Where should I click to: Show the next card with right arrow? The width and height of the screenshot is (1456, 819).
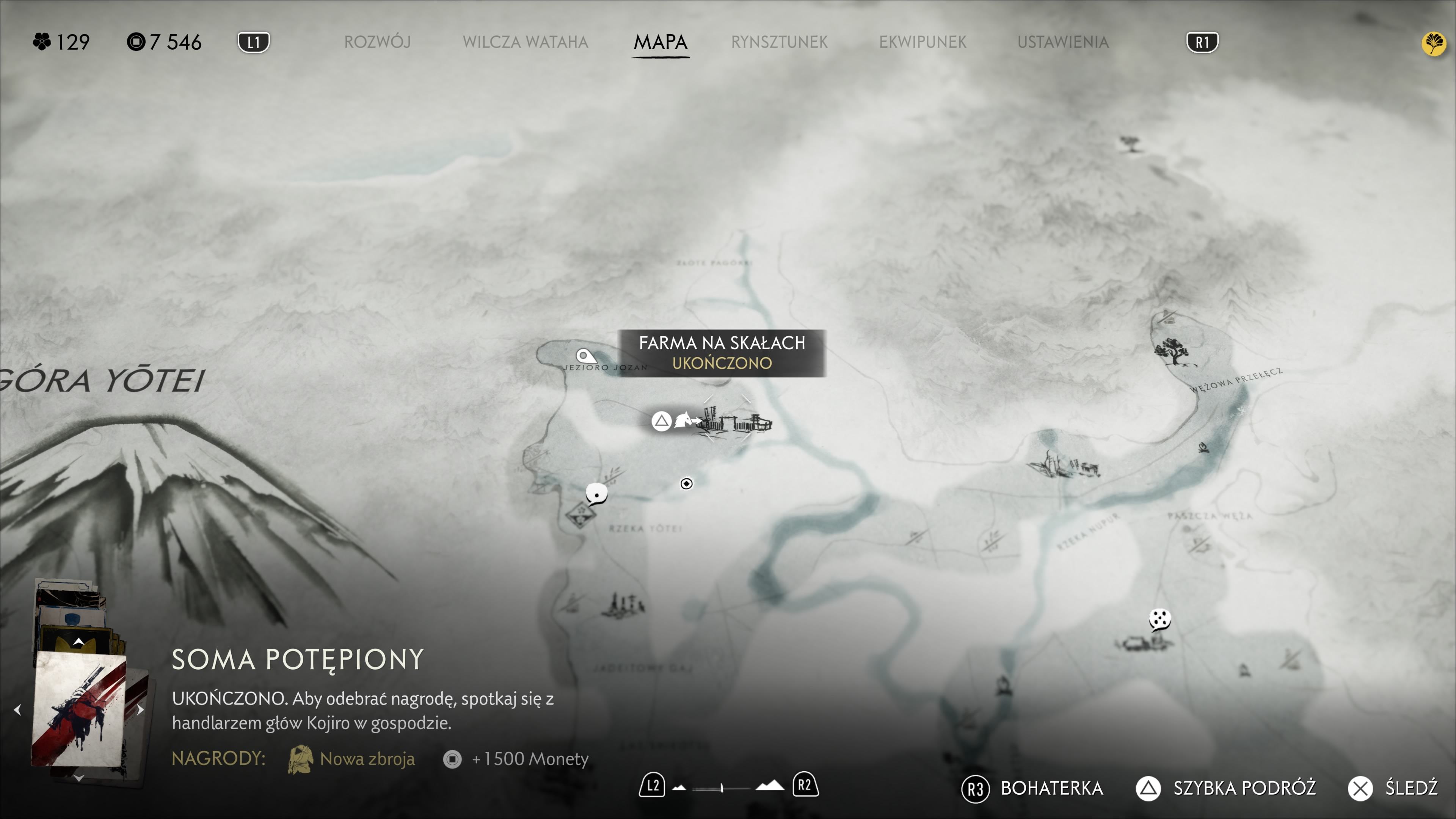(x=141, y=709)
